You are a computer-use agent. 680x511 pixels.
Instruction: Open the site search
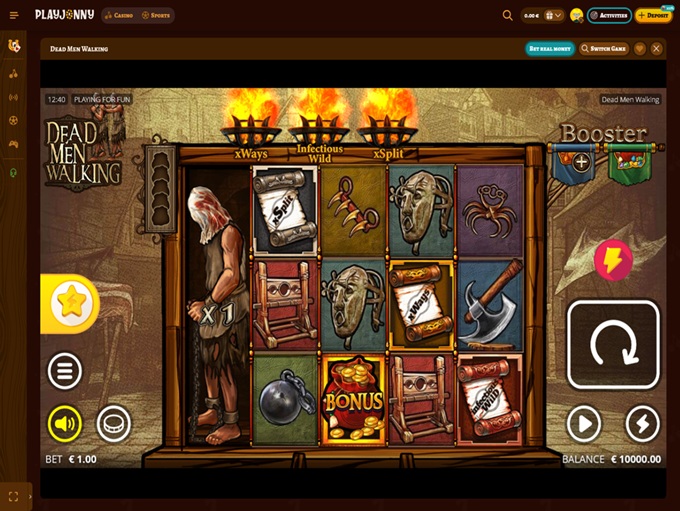[508, 15]
